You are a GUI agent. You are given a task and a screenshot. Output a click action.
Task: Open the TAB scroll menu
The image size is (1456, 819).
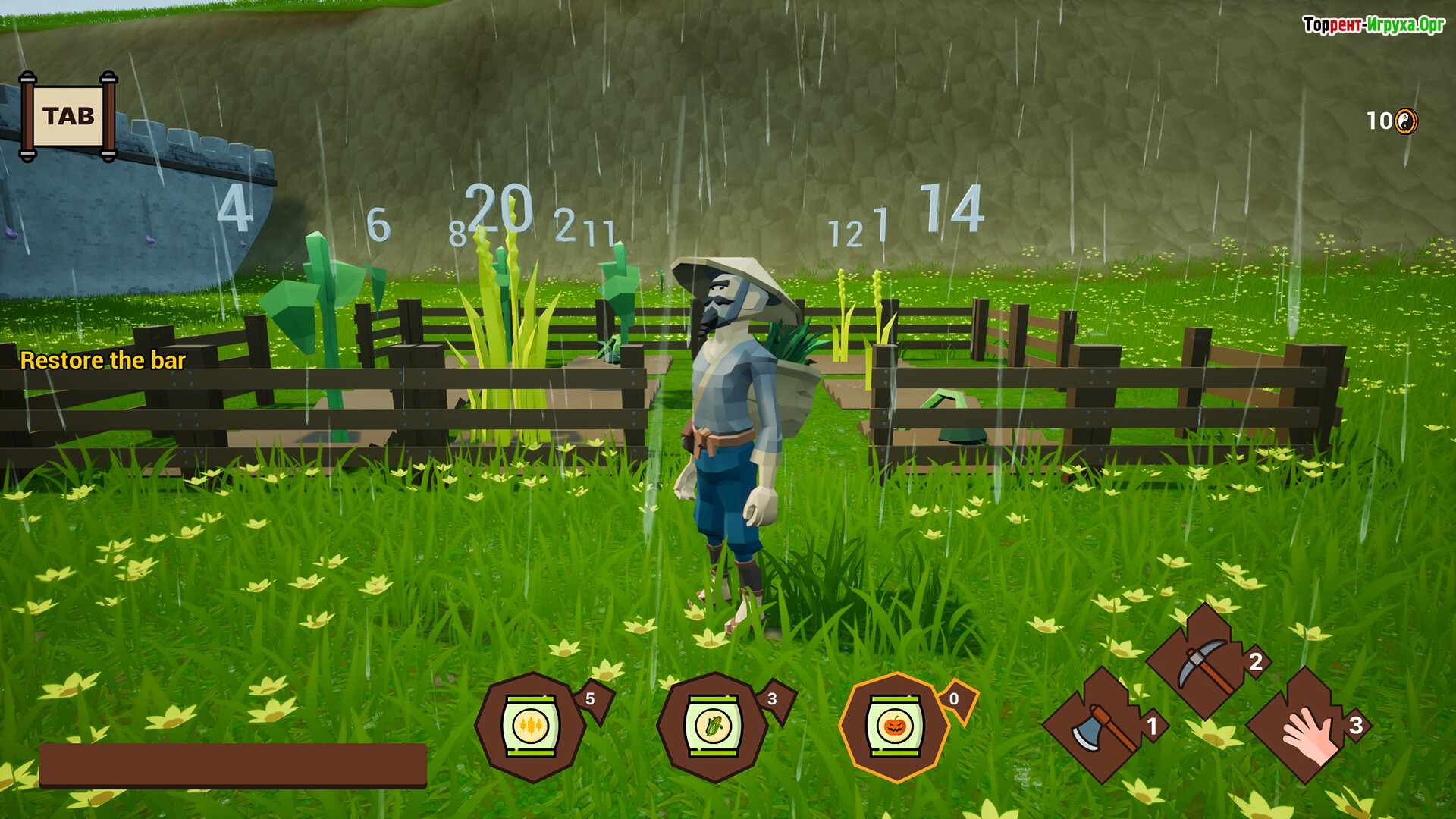pyautogui.click(x=68, y=117)
